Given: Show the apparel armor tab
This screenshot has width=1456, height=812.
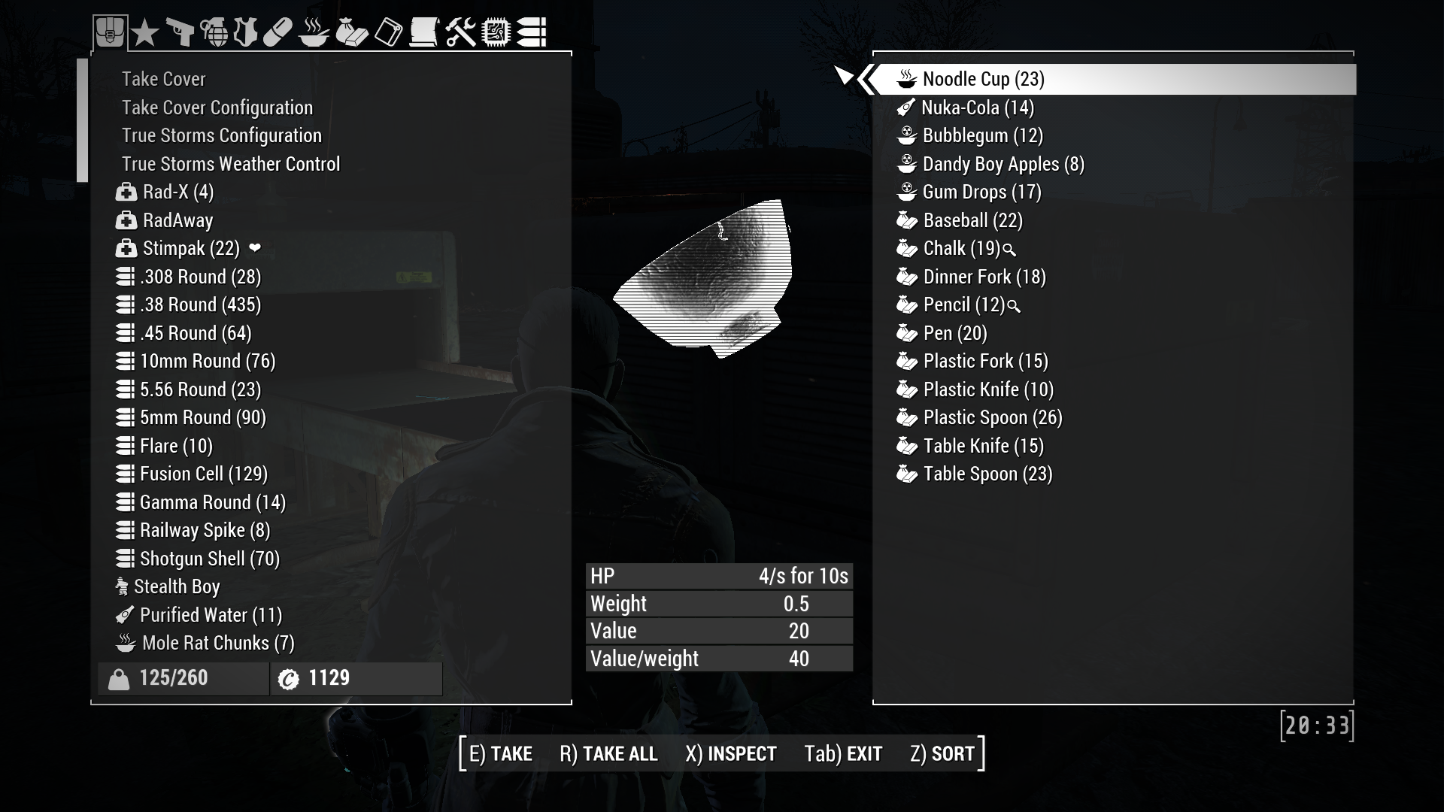Looking at the screenshot, I should coord(246,32).
